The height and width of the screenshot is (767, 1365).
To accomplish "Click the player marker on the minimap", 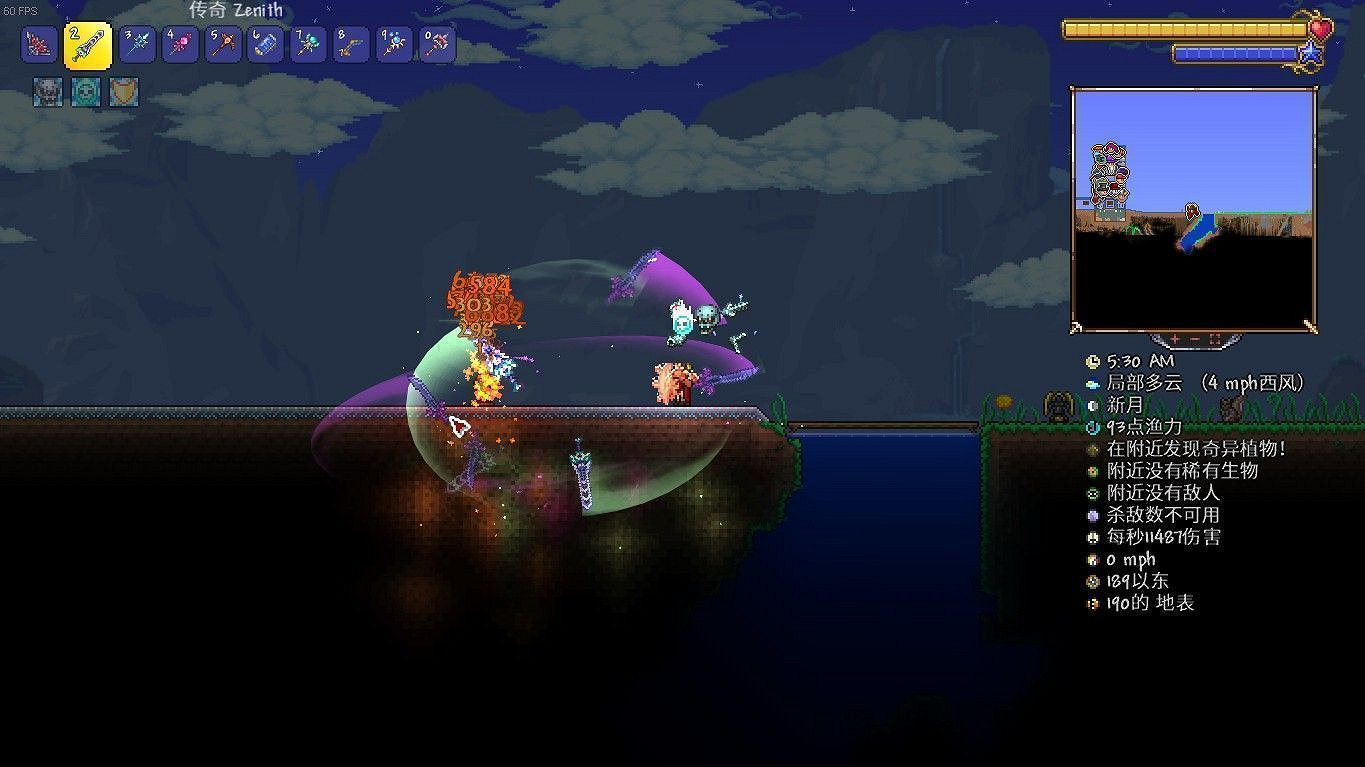I will click(x=1192, y=211).
